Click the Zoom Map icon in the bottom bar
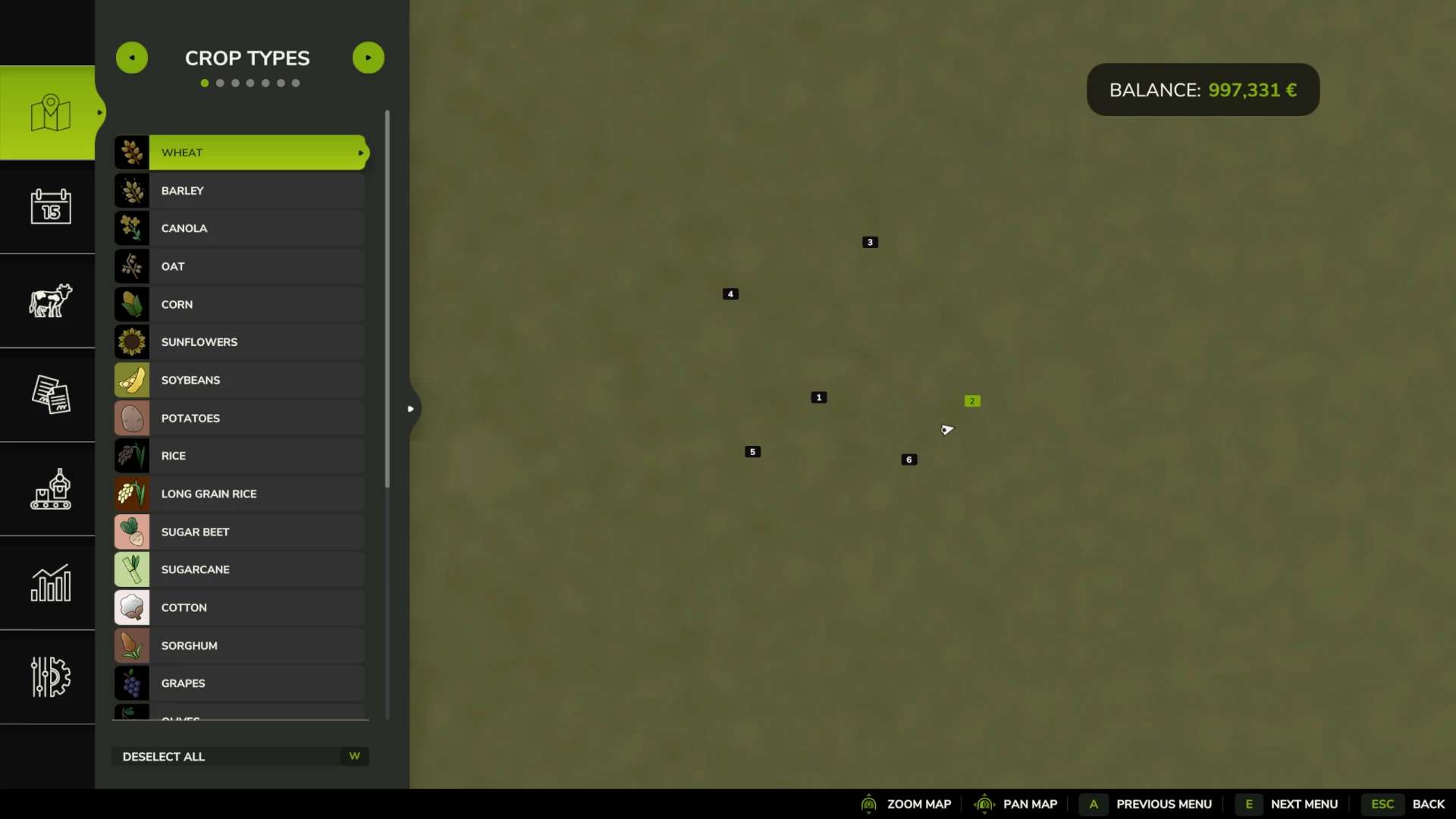This screenshot has width=1456, height=819. click(x=868, y=804)
